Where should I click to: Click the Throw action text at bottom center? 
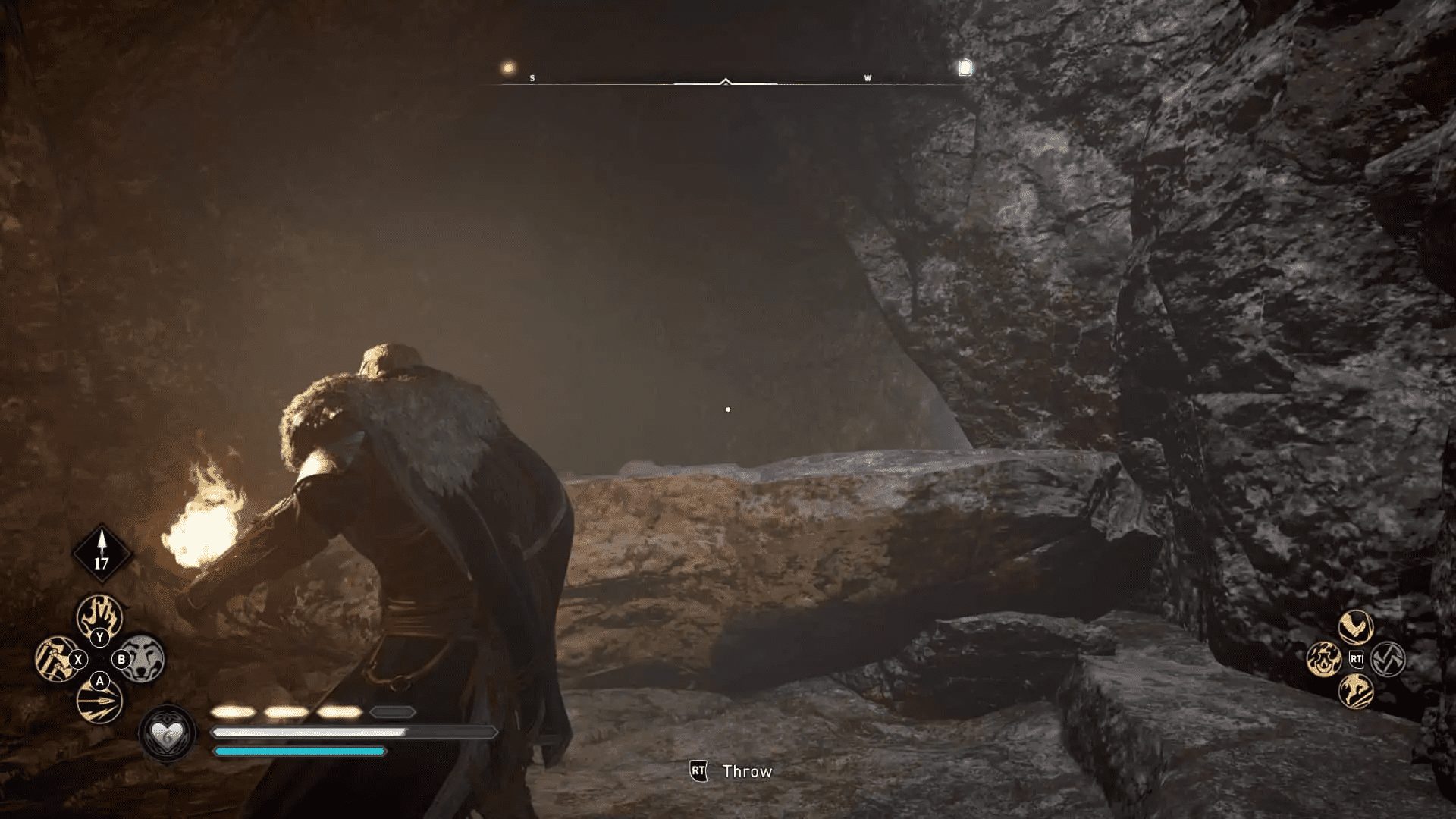[746, 771]
